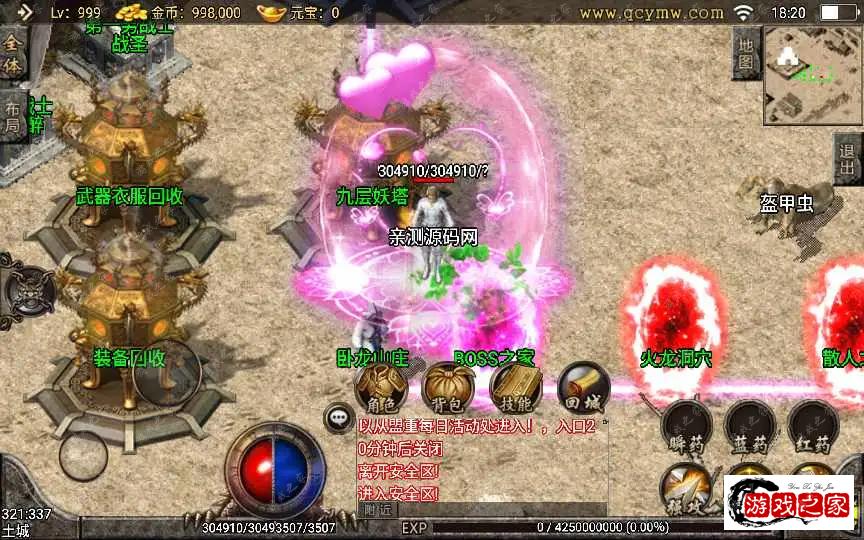Open the 背包 backpack
The width and height of the screenshot is (864, 540).
pyautogui.click(x=449, y=387)
